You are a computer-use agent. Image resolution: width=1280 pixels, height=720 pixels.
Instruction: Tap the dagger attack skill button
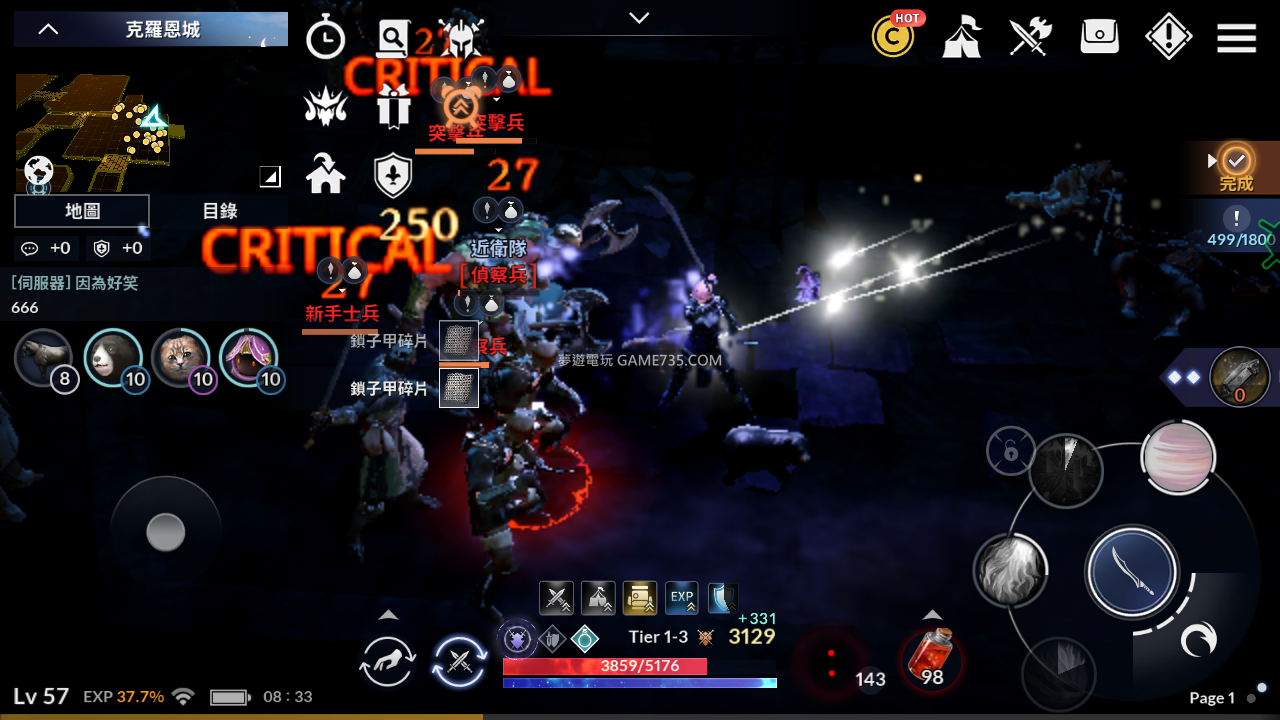[x=1131, y=572]
